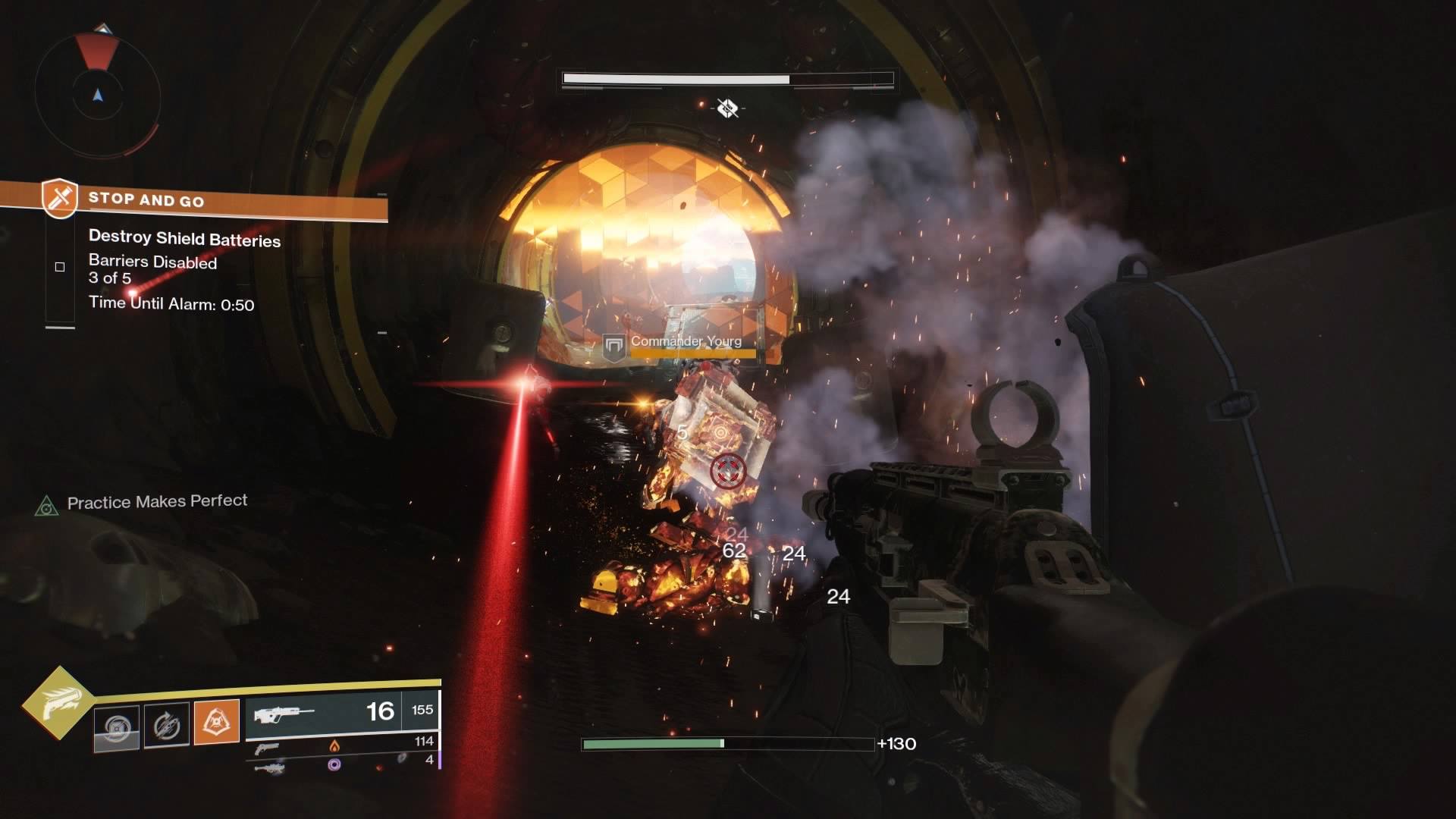
Task: Activate the Golden Gun super icon
Action: click(58, 703)
